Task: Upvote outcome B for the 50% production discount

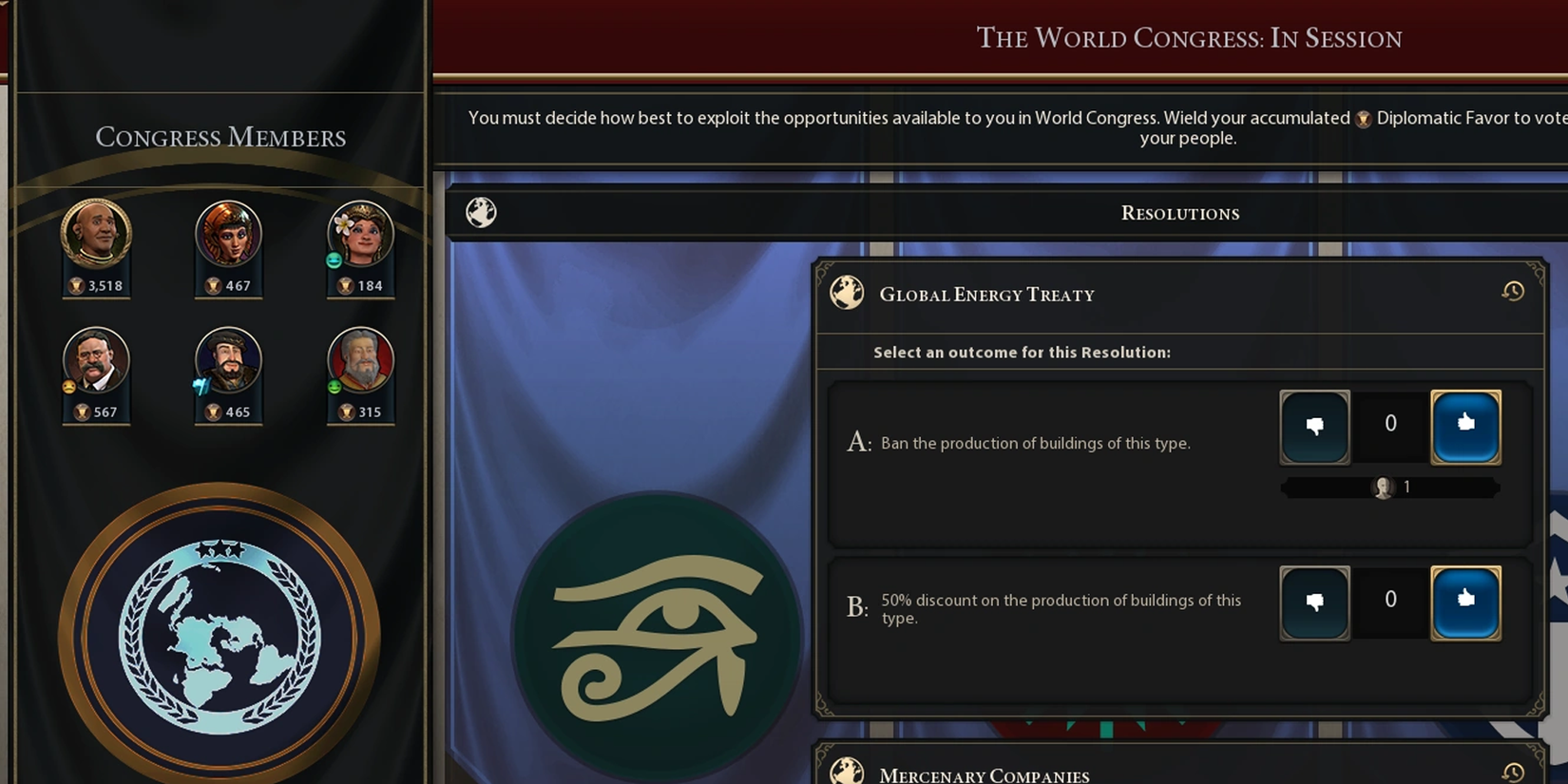Action: [x=1465, y=601]
